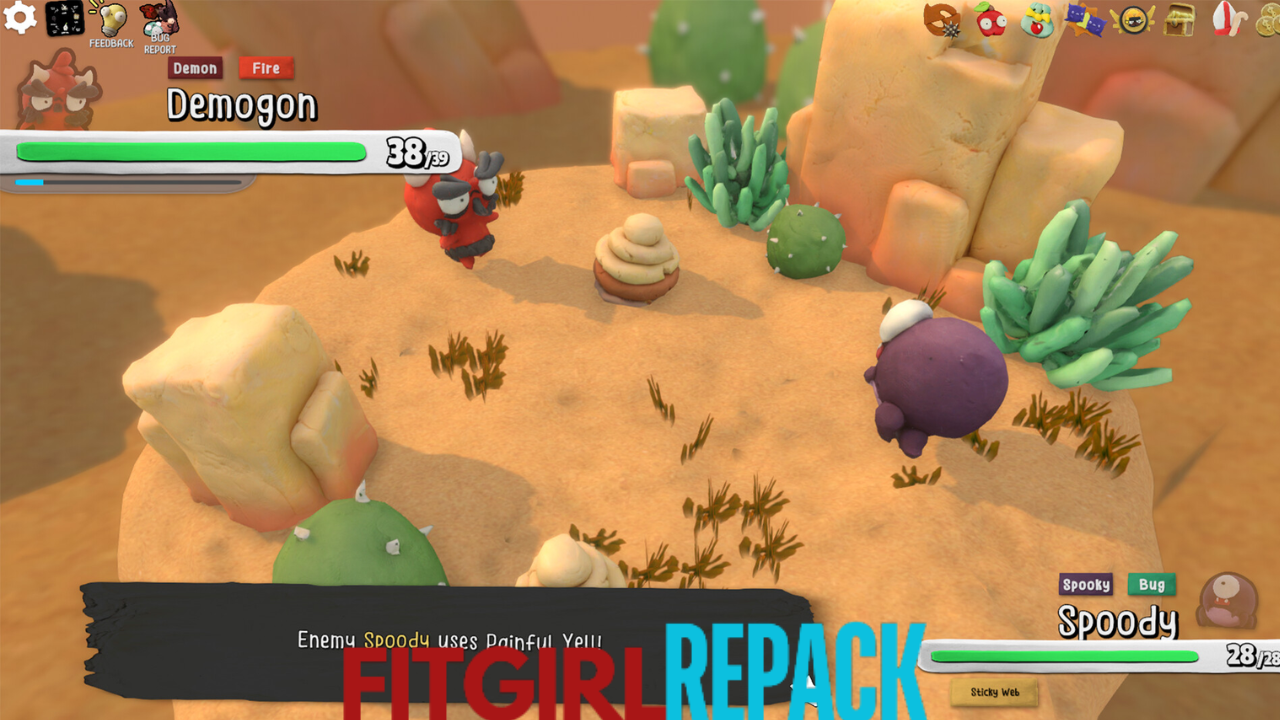This screenshot has height=720, width=1280.
Task: Inspect the pretzel with spiked ball item
Action: [x=941, y=20]
